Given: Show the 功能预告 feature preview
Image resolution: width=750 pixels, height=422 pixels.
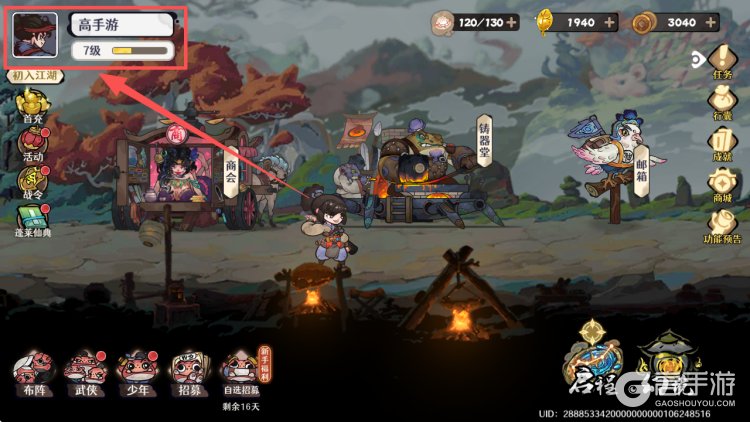Looking at the screenshot, I should [x=722, y=223].
